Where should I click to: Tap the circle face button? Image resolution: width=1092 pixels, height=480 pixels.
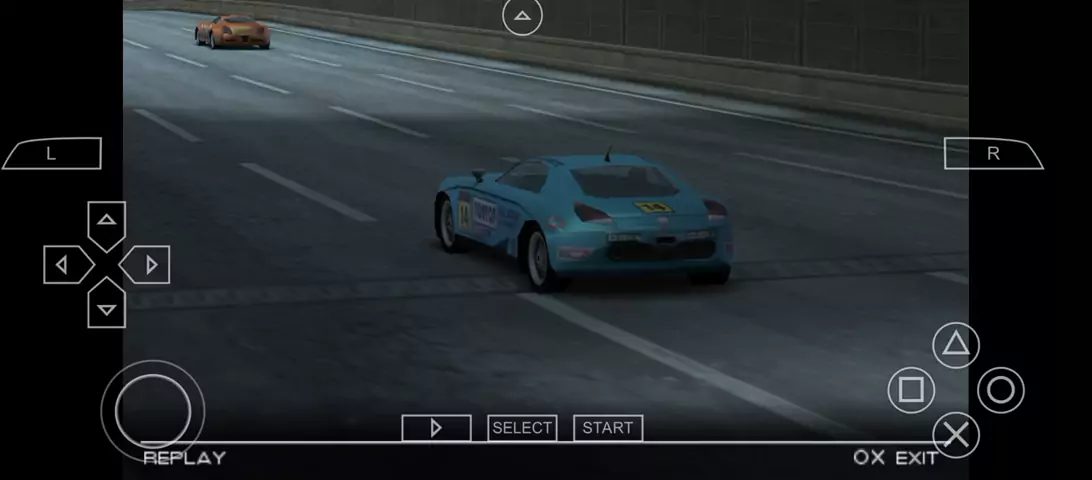click(1001, 390)
